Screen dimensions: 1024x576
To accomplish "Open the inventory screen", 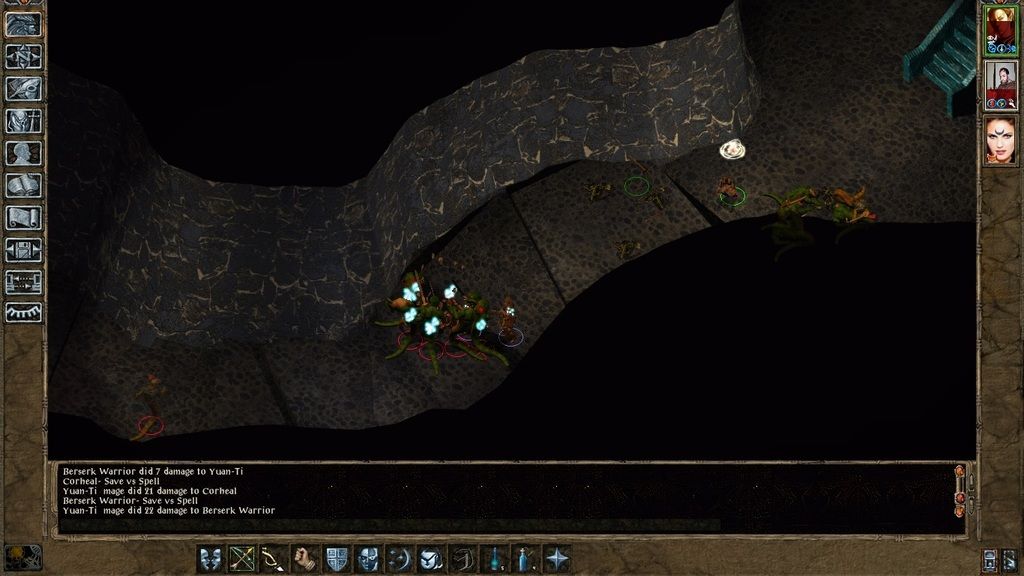I will [x=23, y=121].
